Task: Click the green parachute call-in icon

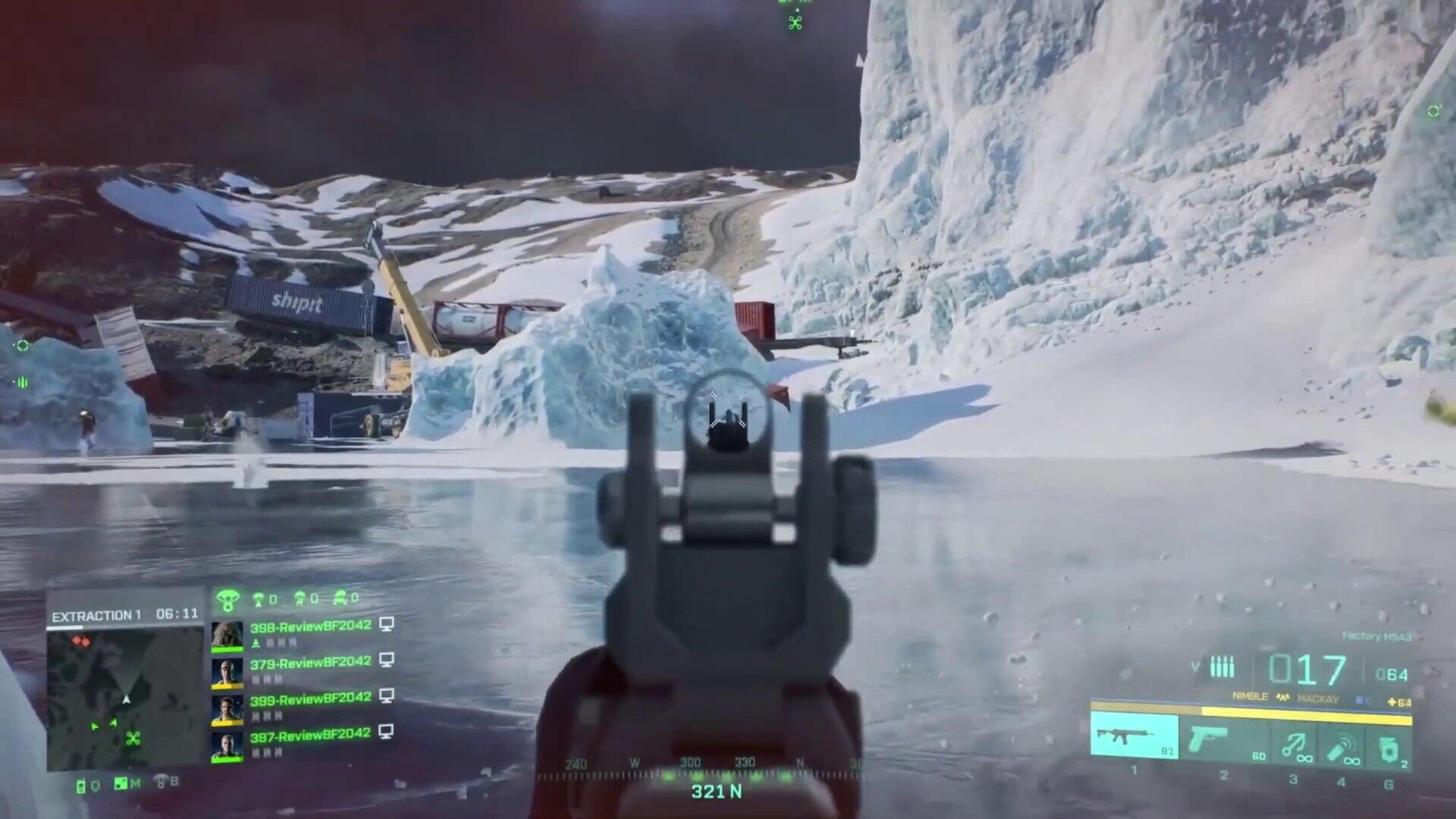Action: click(227, 601)
